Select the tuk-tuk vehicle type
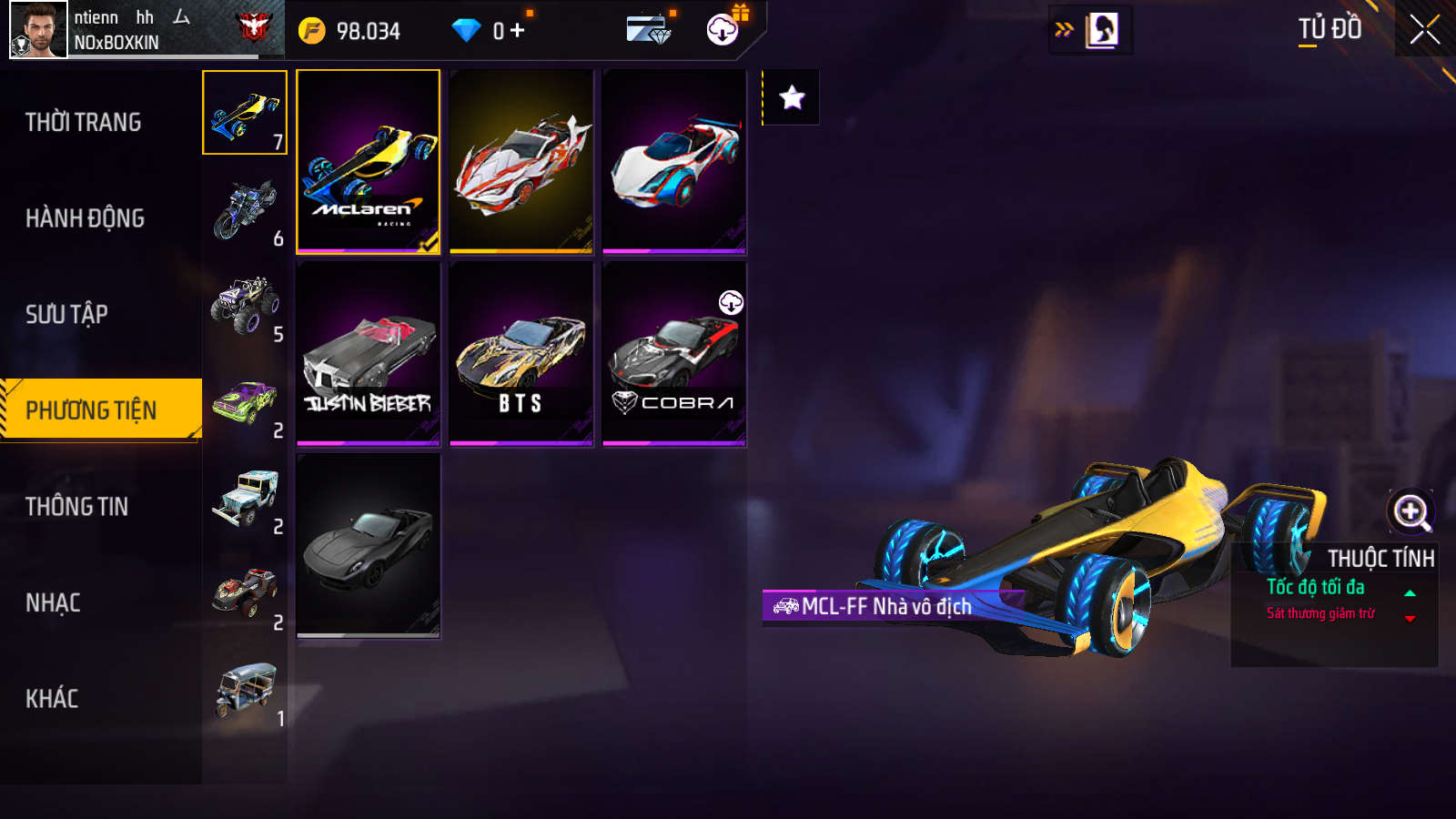Image resolution: width=1456 pixels, height=819 pixels. tap(245, 690)
